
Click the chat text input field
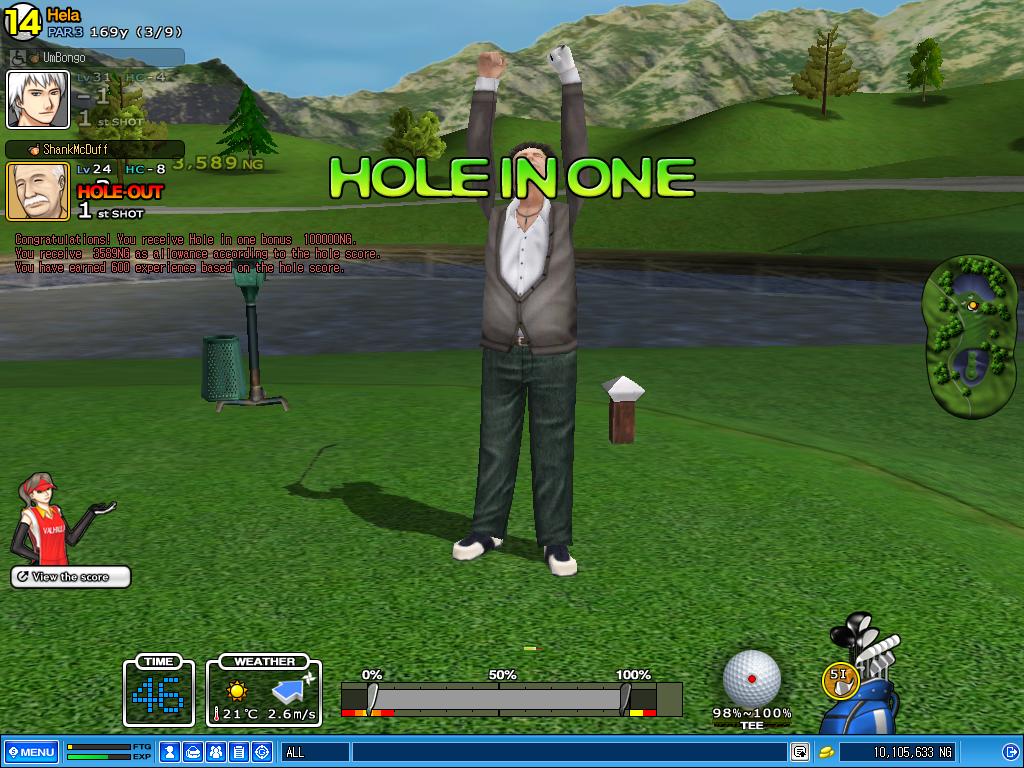point(568,752)
